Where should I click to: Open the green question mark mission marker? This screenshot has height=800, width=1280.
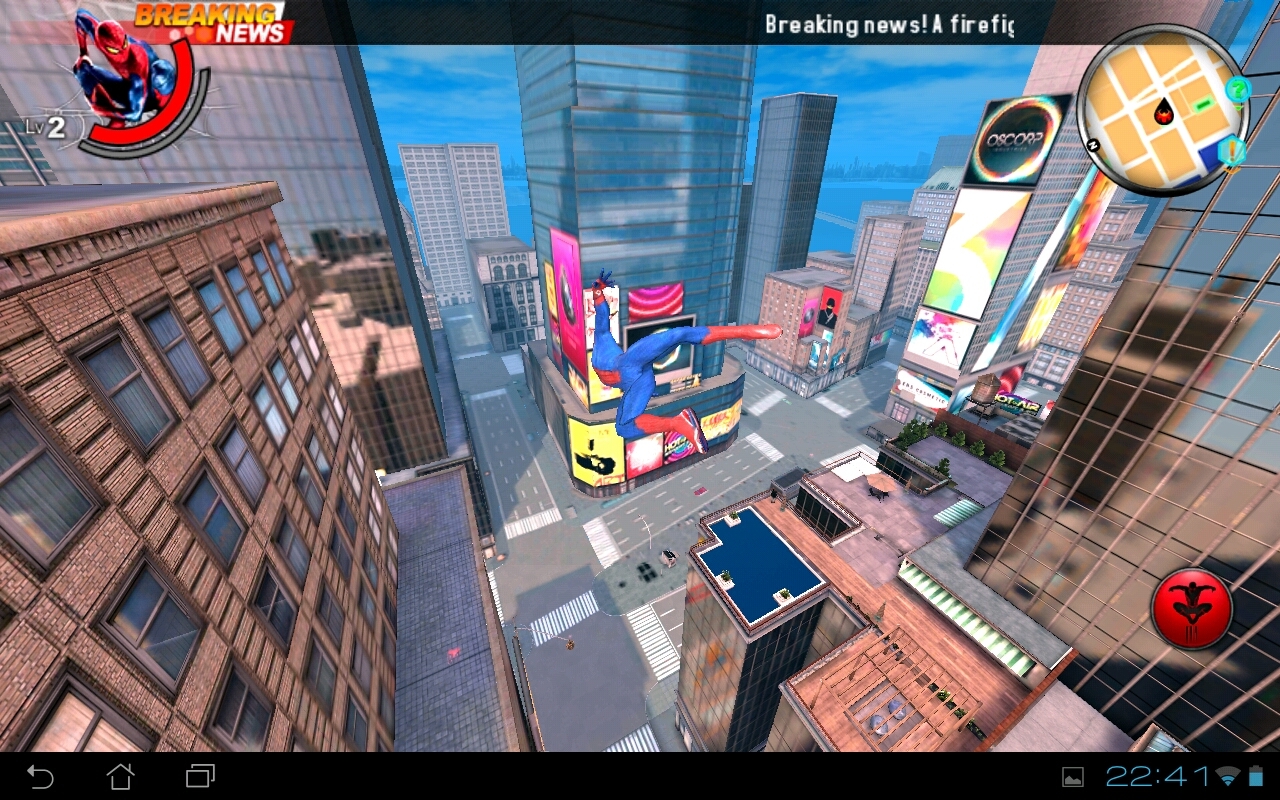click(x=1237, y=90)
